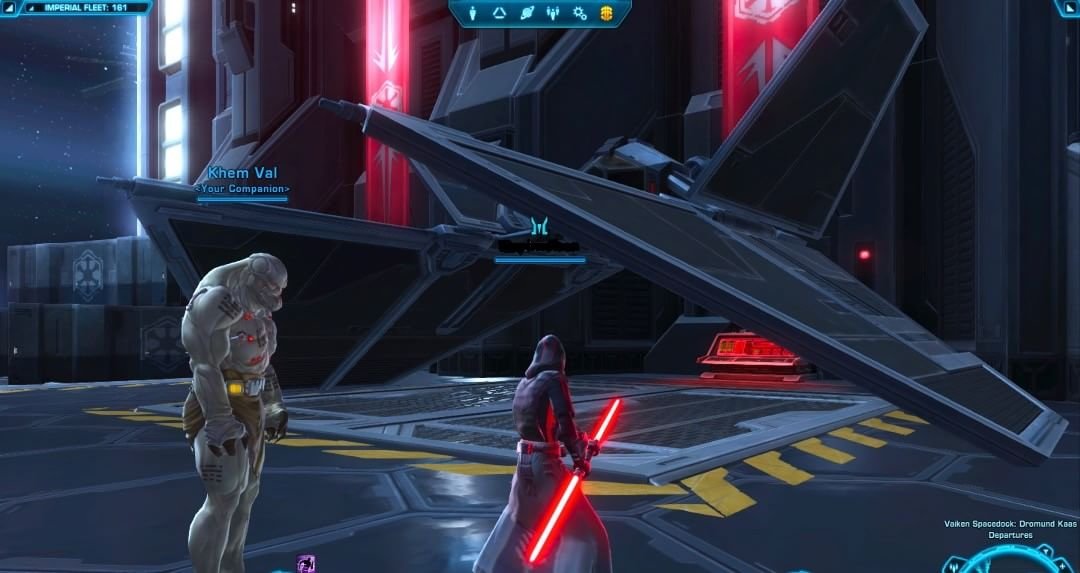The height and width of the screenshot is (573, 1080).
Task: Open the orange Cartel Market icon
Action: 606,13
